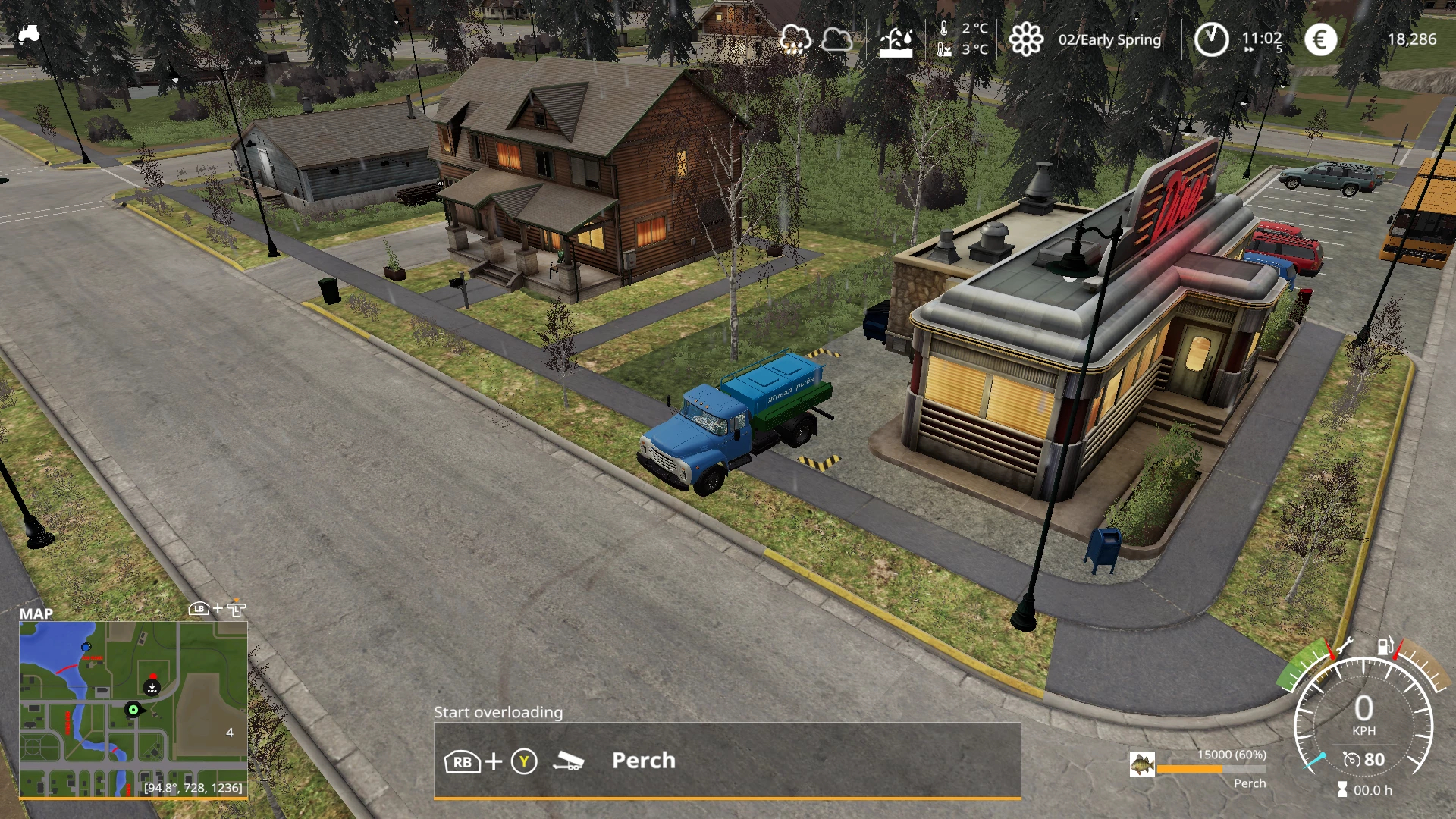Viewport: 1456px width, 819px height.
Task: Click the tractor icon in the top corner
Action: pyautogui.click(x=29, y=34)
